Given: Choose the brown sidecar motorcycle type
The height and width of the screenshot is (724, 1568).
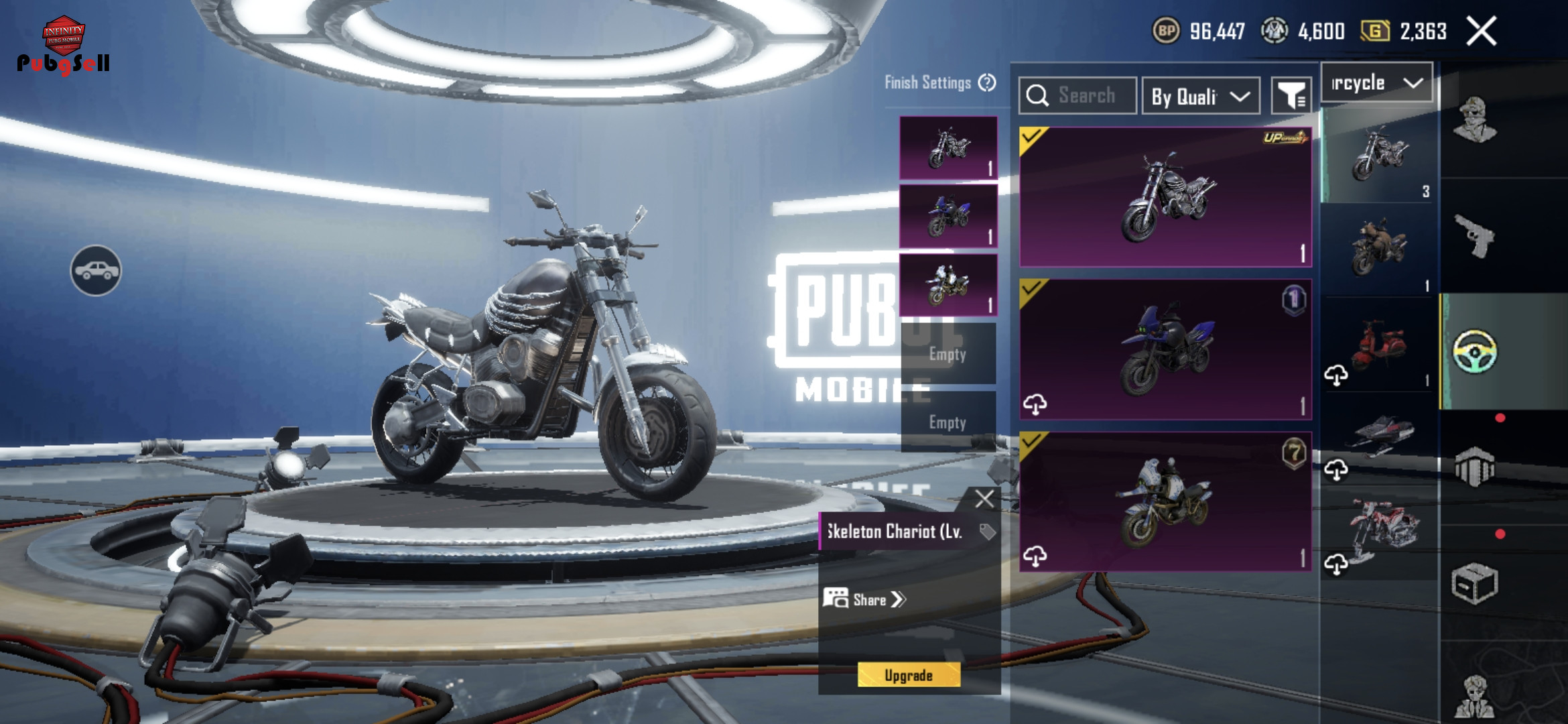Looking at the screenshot, I should 1379,249.
